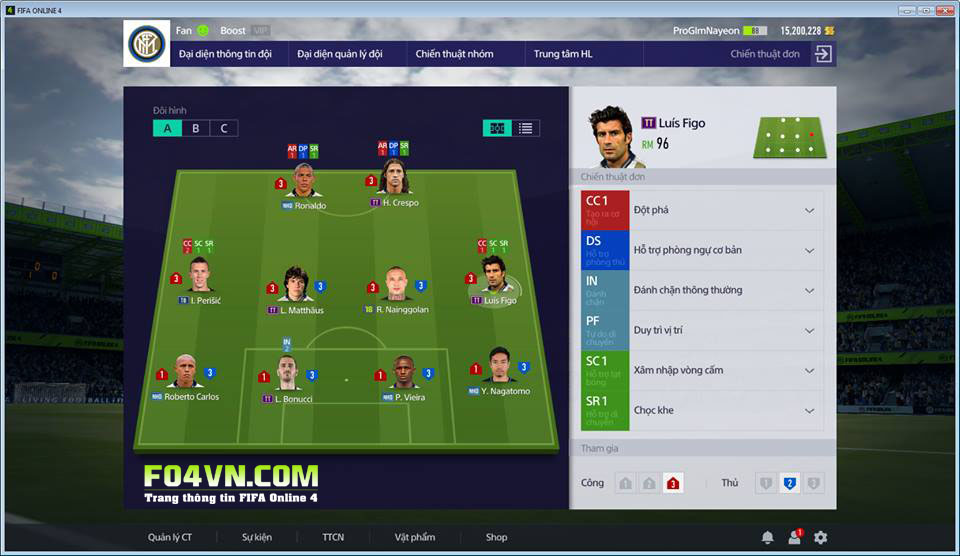Screen dimensions: 960x556
Task: Select formation preset B
Action: pyautogui.click(x=196, y=128)
